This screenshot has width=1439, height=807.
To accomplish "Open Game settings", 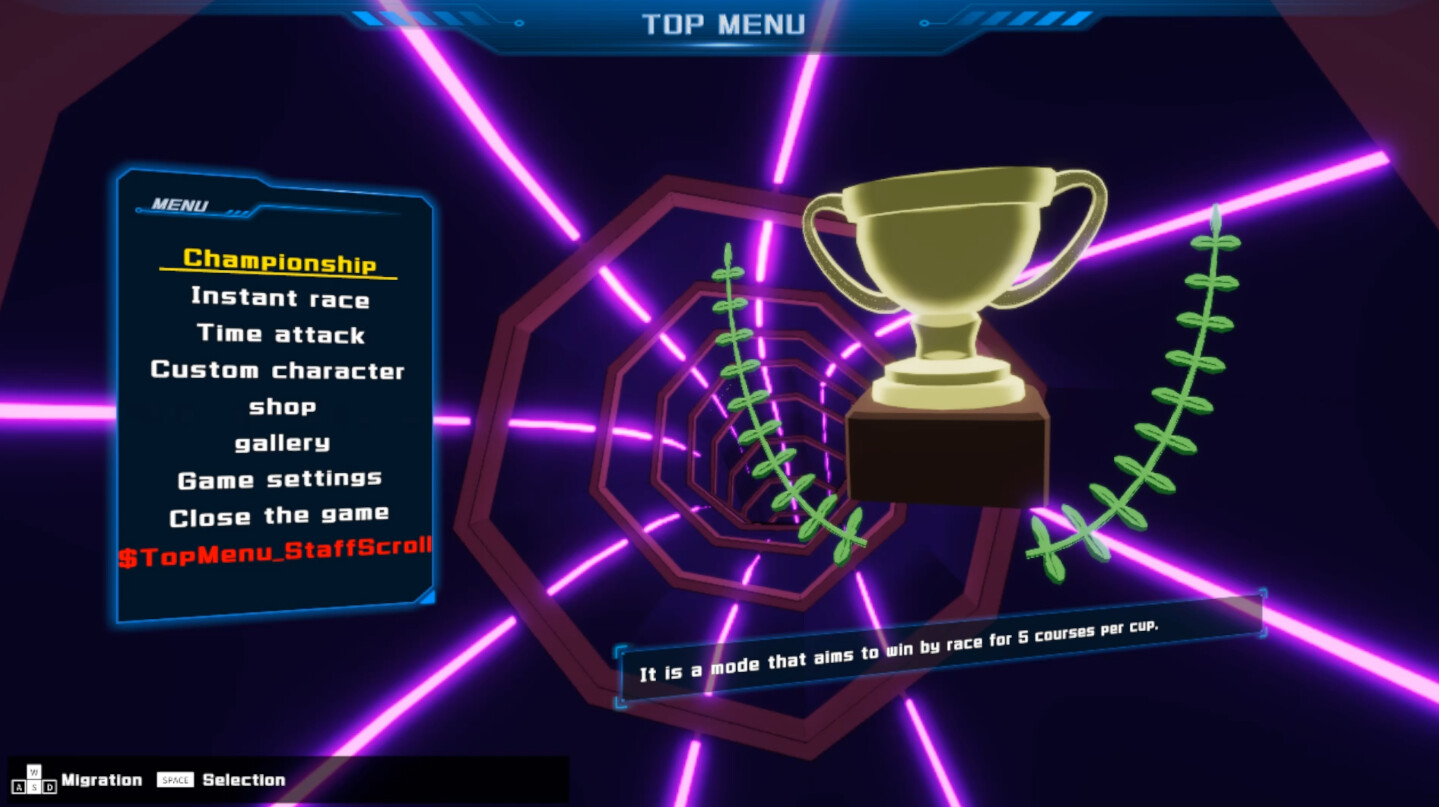I will click(x=280, y=478).
